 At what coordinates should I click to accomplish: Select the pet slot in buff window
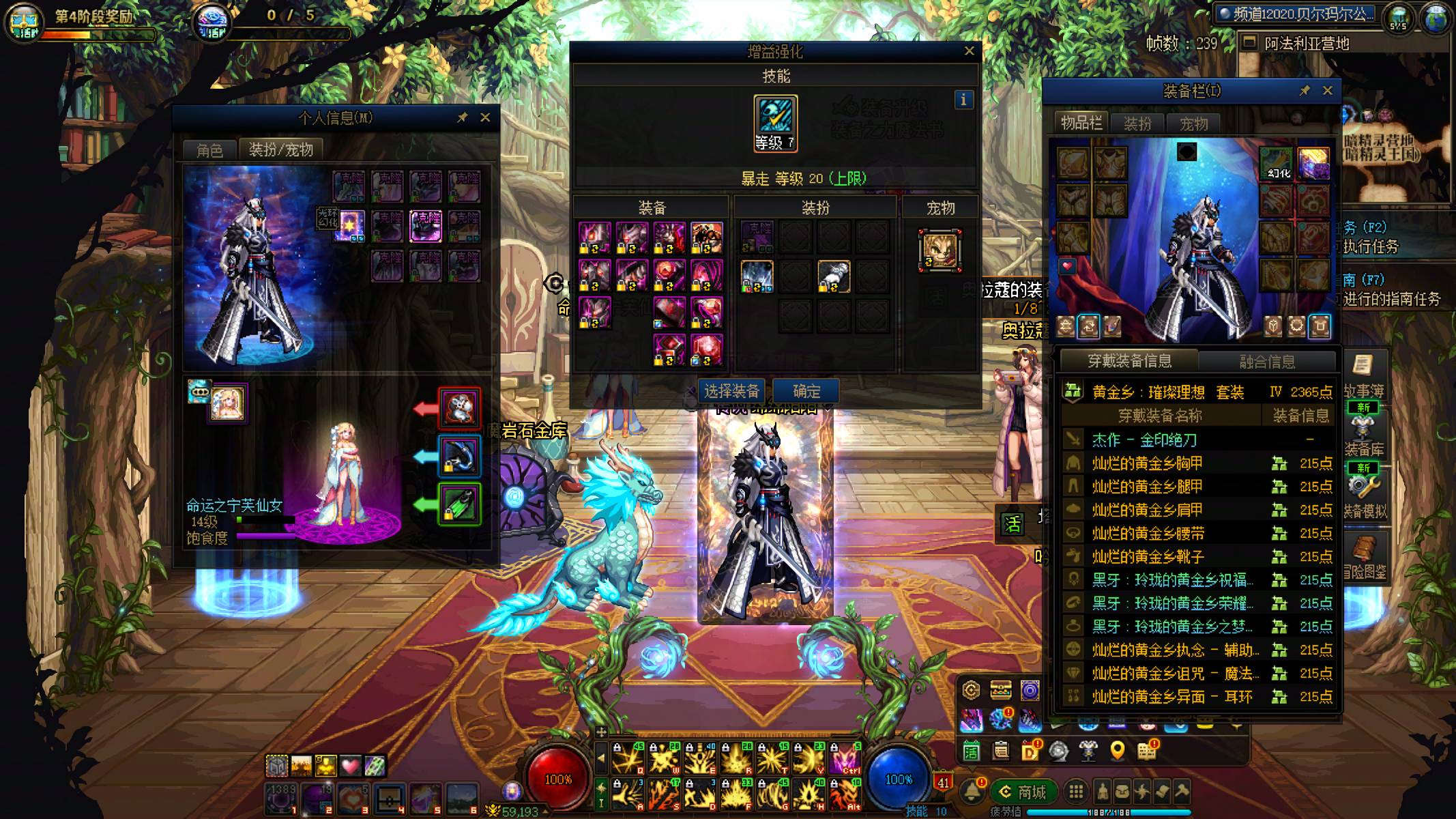pos(940,250)
